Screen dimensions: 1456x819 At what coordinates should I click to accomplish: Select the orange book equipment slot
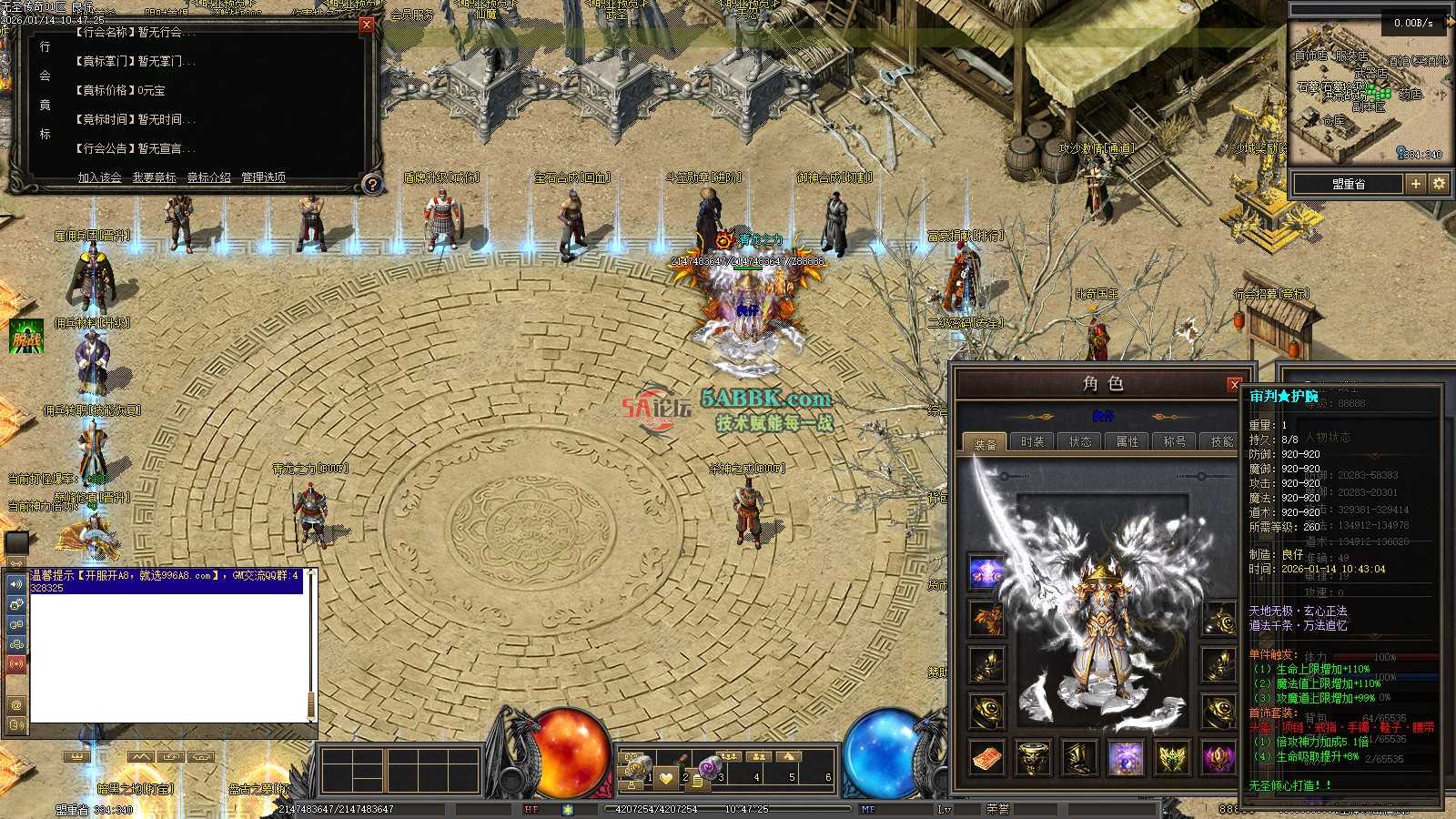coord(986,757)
